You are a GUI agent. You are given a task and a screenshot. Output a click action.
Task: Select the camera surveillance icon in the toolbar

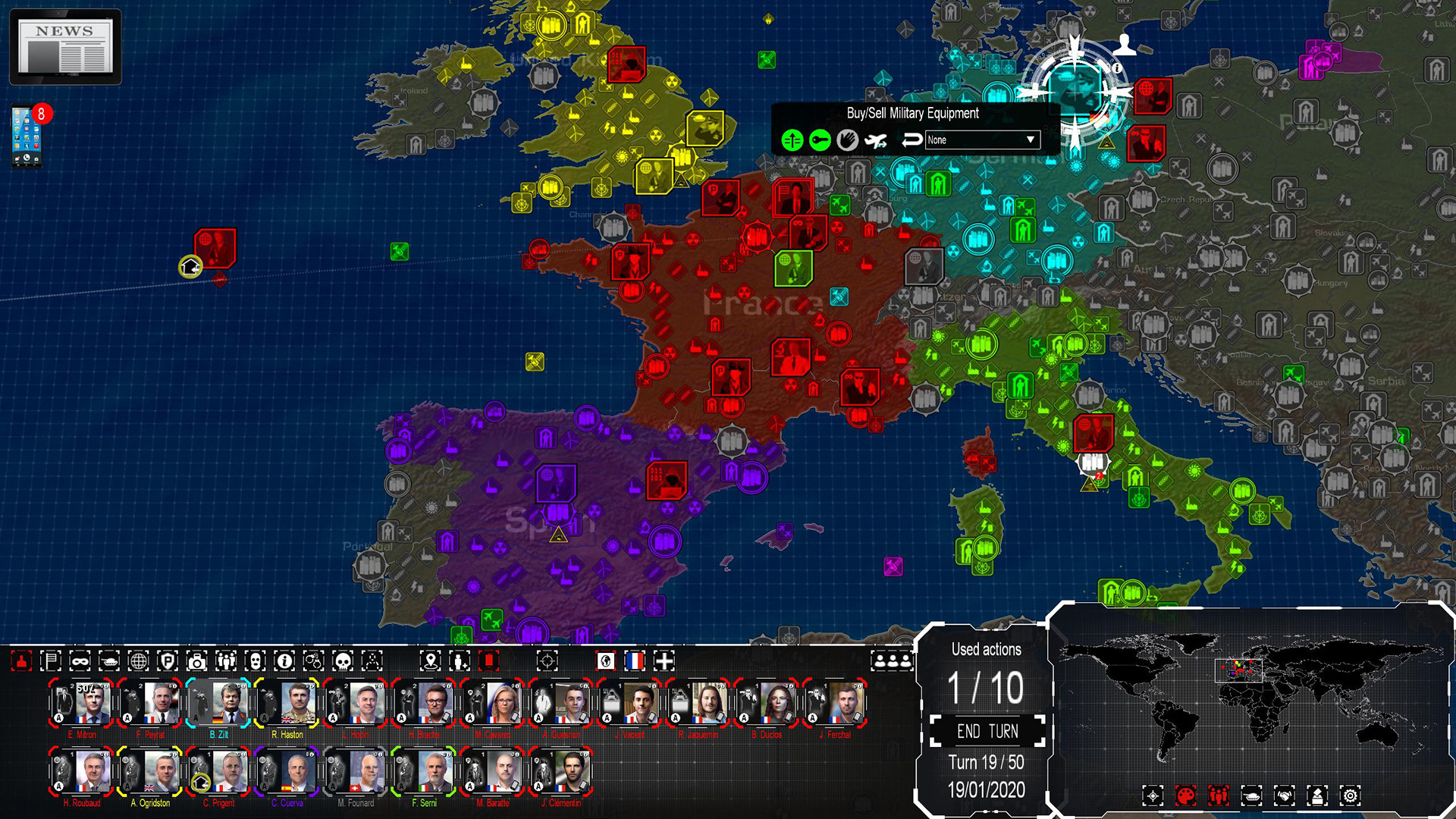(x=196, y=661)
